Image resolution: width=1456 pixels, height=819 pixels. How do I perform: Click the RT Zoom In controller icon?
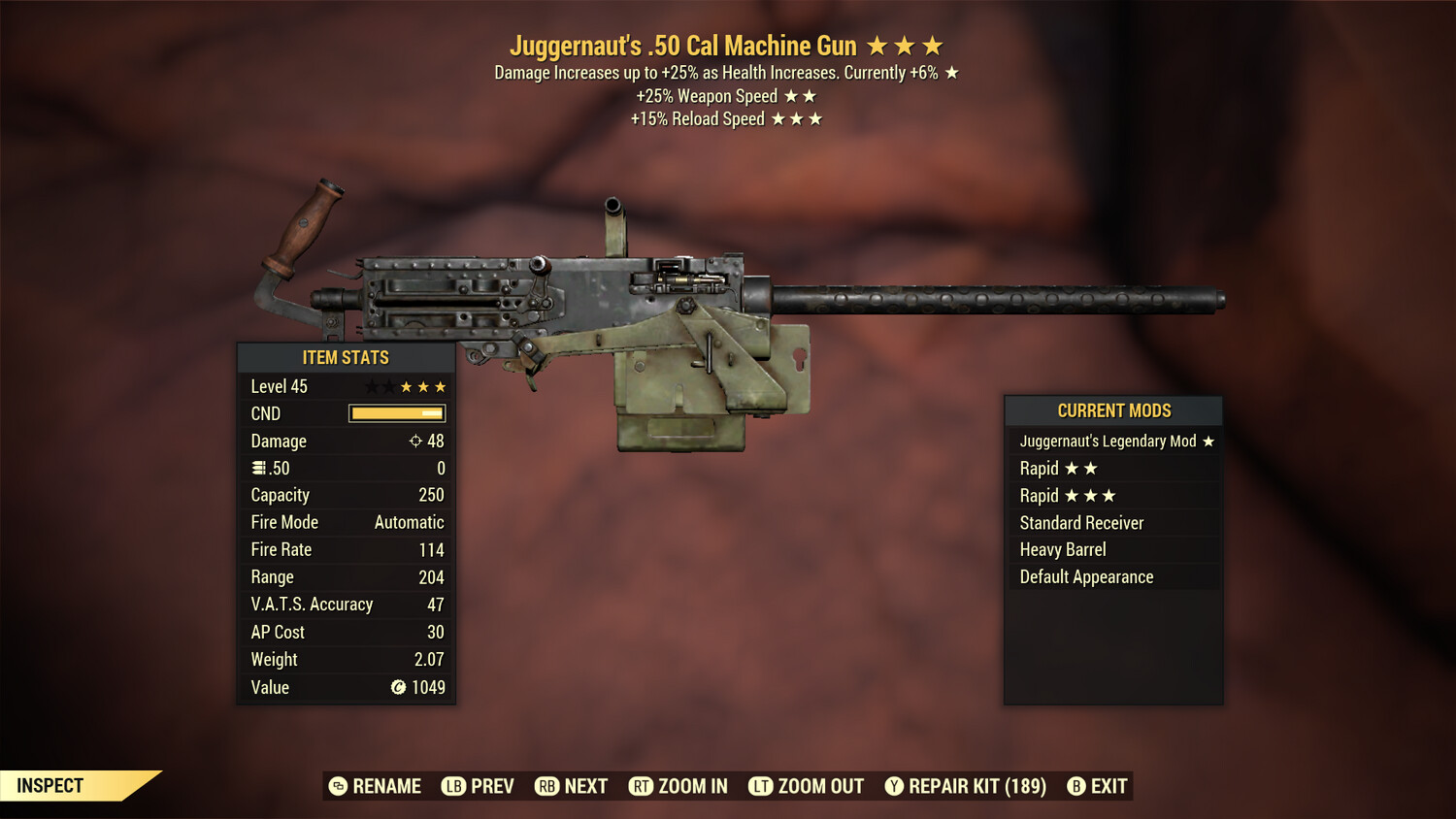(642, 786)
